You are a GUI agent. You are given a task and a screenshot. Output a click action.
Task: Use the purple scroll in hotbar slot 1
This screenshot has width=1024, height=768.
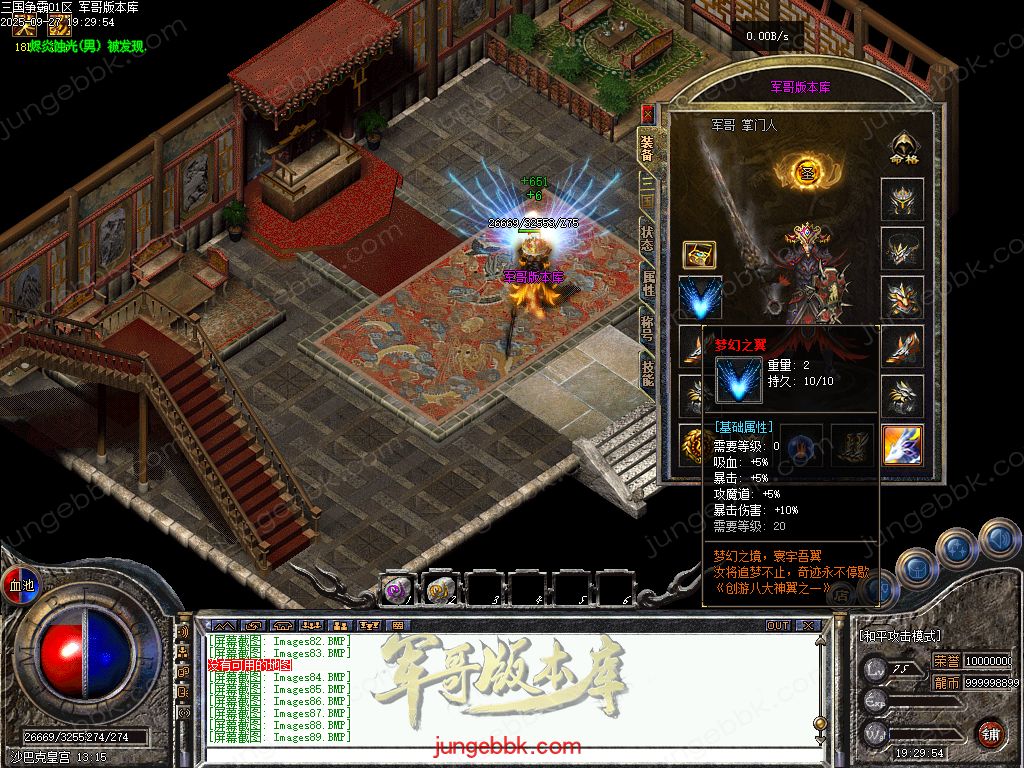tap(397, 590)
